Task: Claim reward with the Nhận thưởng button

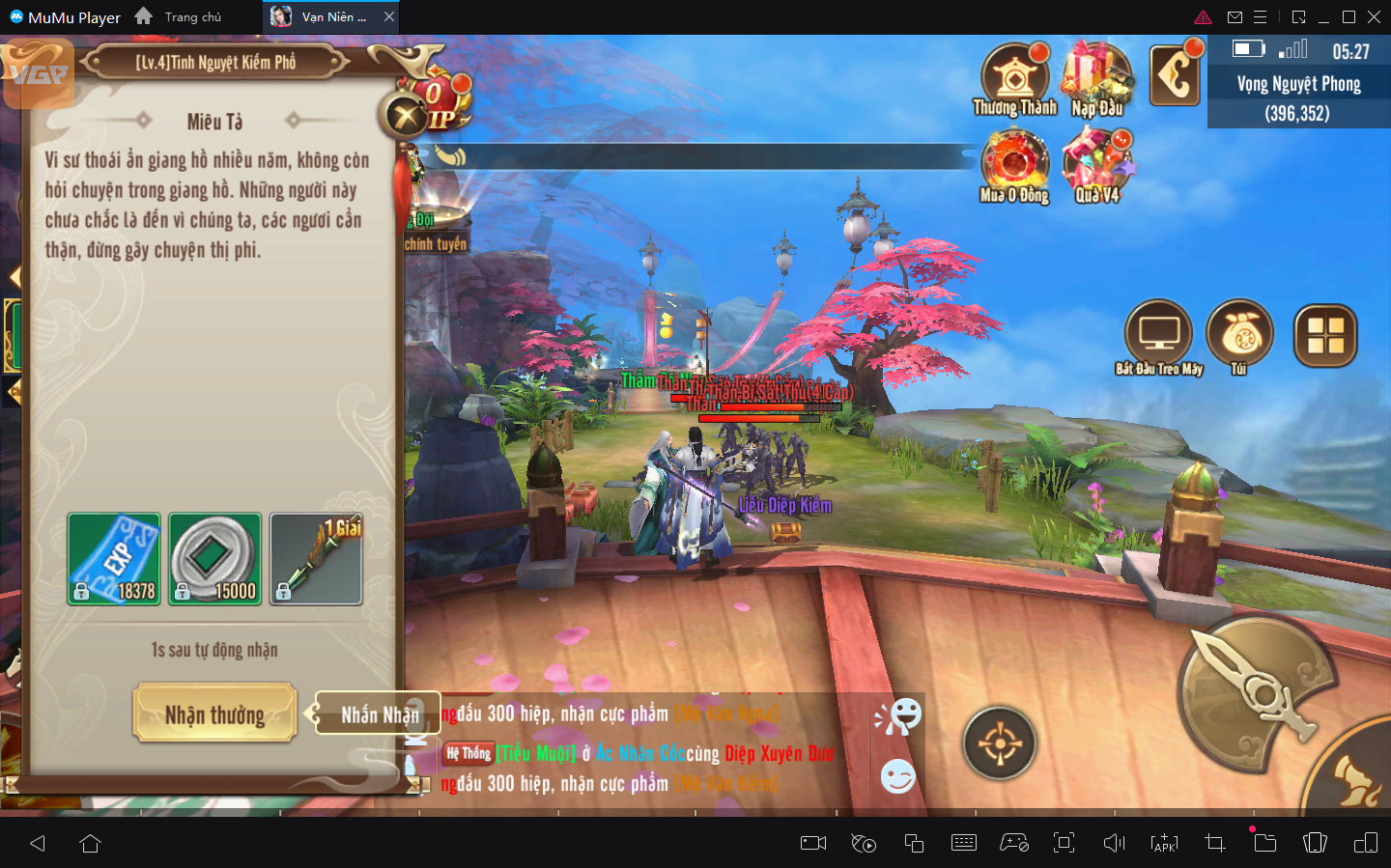Action: point(214,714)
